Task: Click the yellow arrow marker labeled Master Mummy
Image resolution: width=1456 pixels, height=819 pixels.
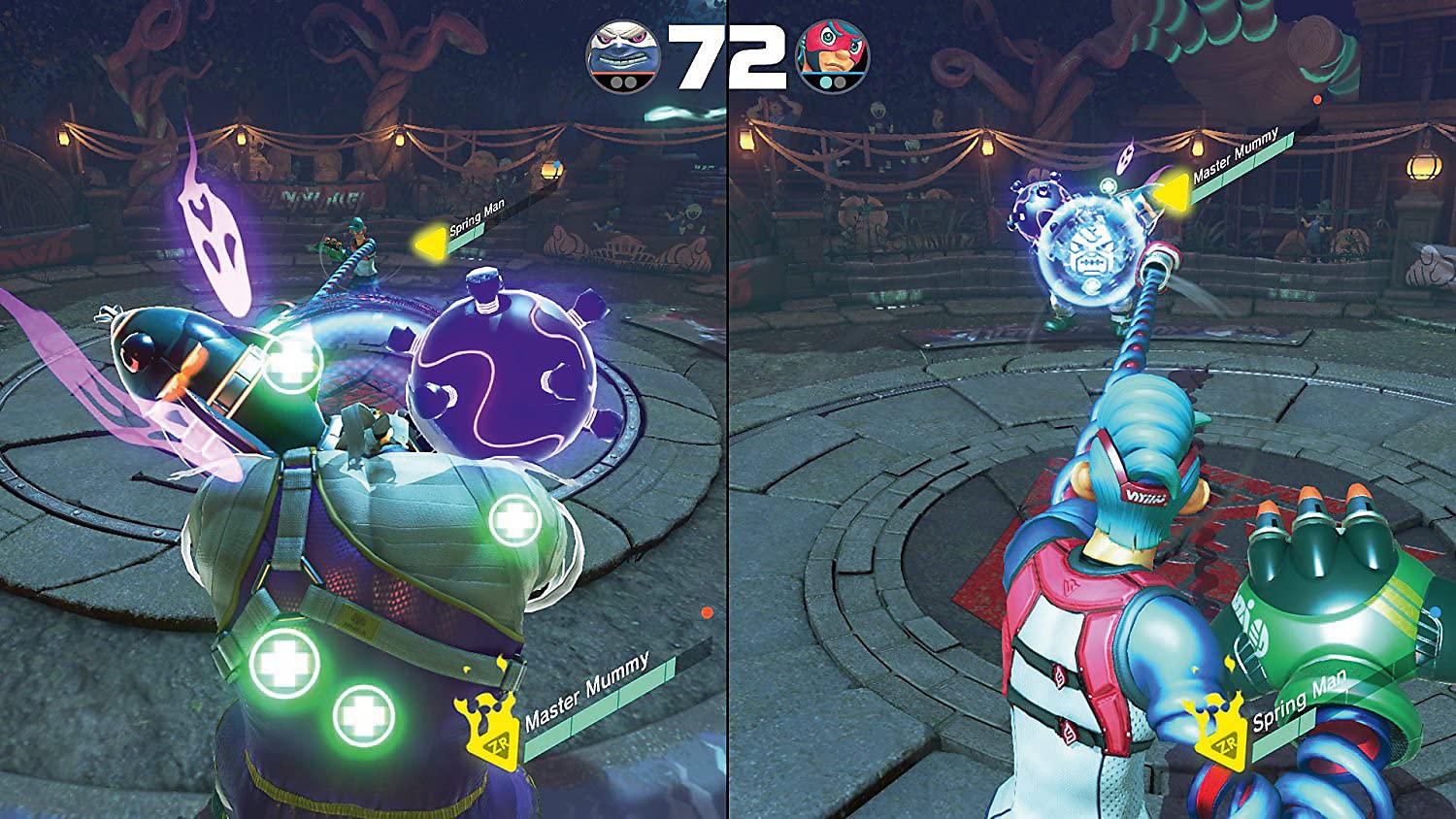Action: [1172, 188]
